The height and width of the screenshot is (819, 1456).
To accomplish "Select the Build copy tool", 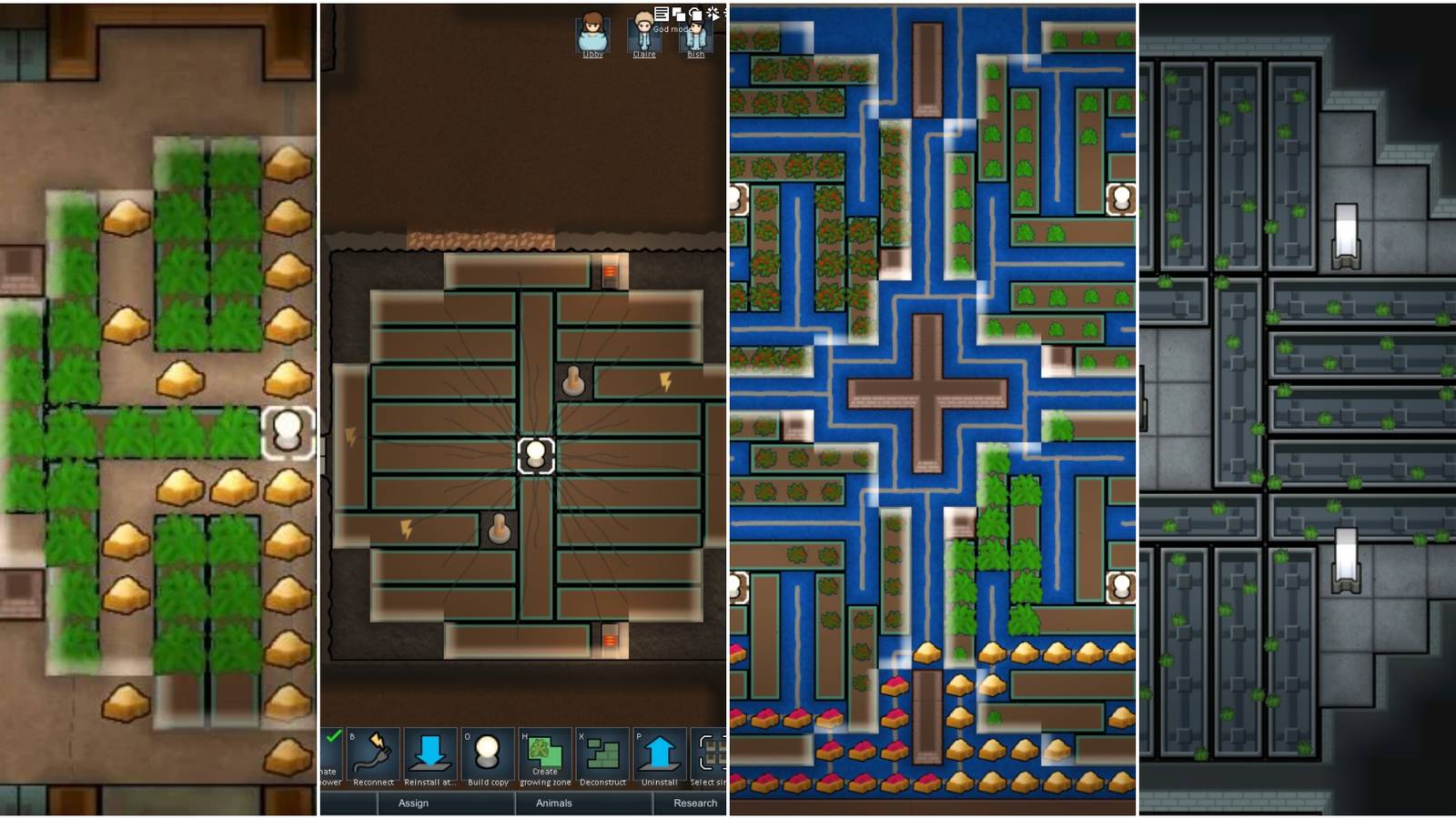I will [x=489, y=751].
